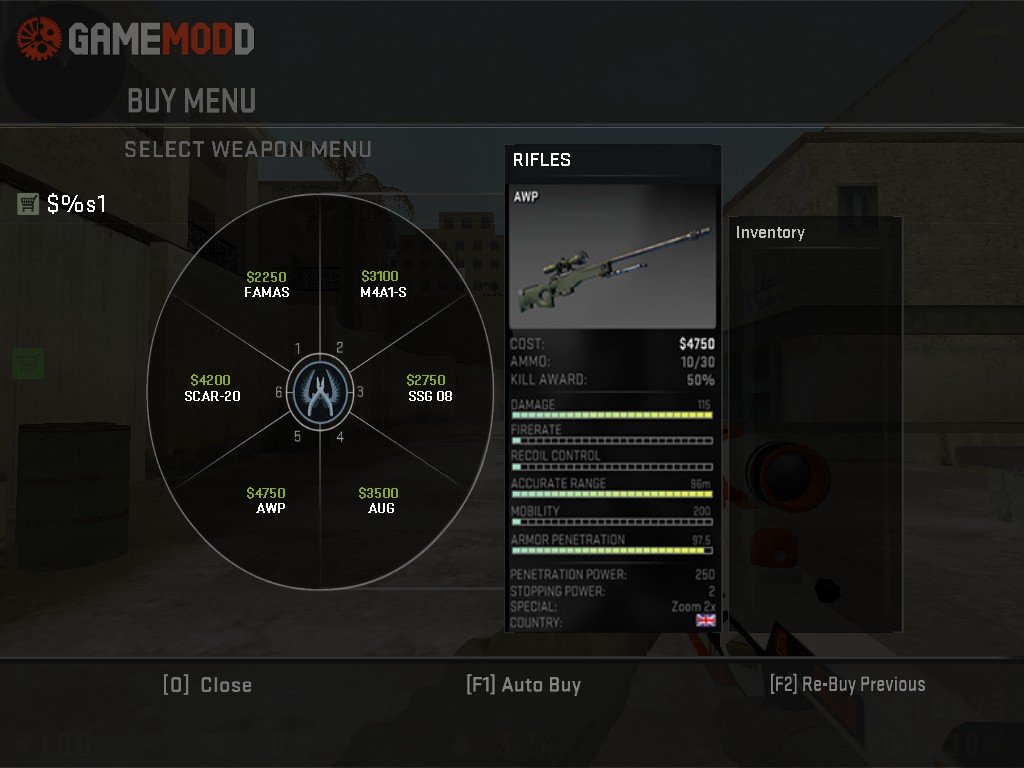
Task: Buy the M4A1-S rifle
Action: 381,285
